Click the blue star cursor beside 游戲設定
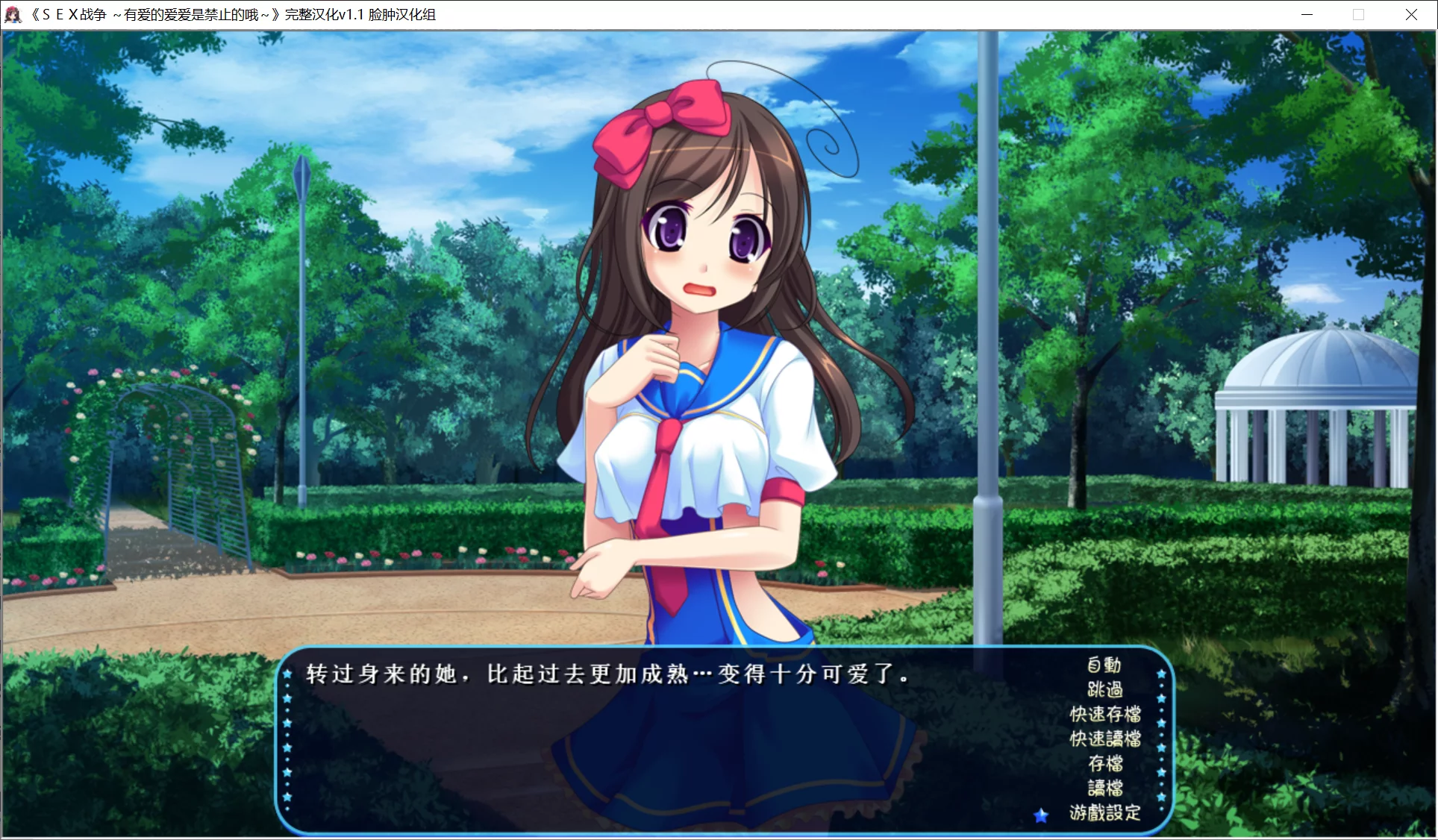The width and height of the screenshot is (1438, 840). (1040, 815)
